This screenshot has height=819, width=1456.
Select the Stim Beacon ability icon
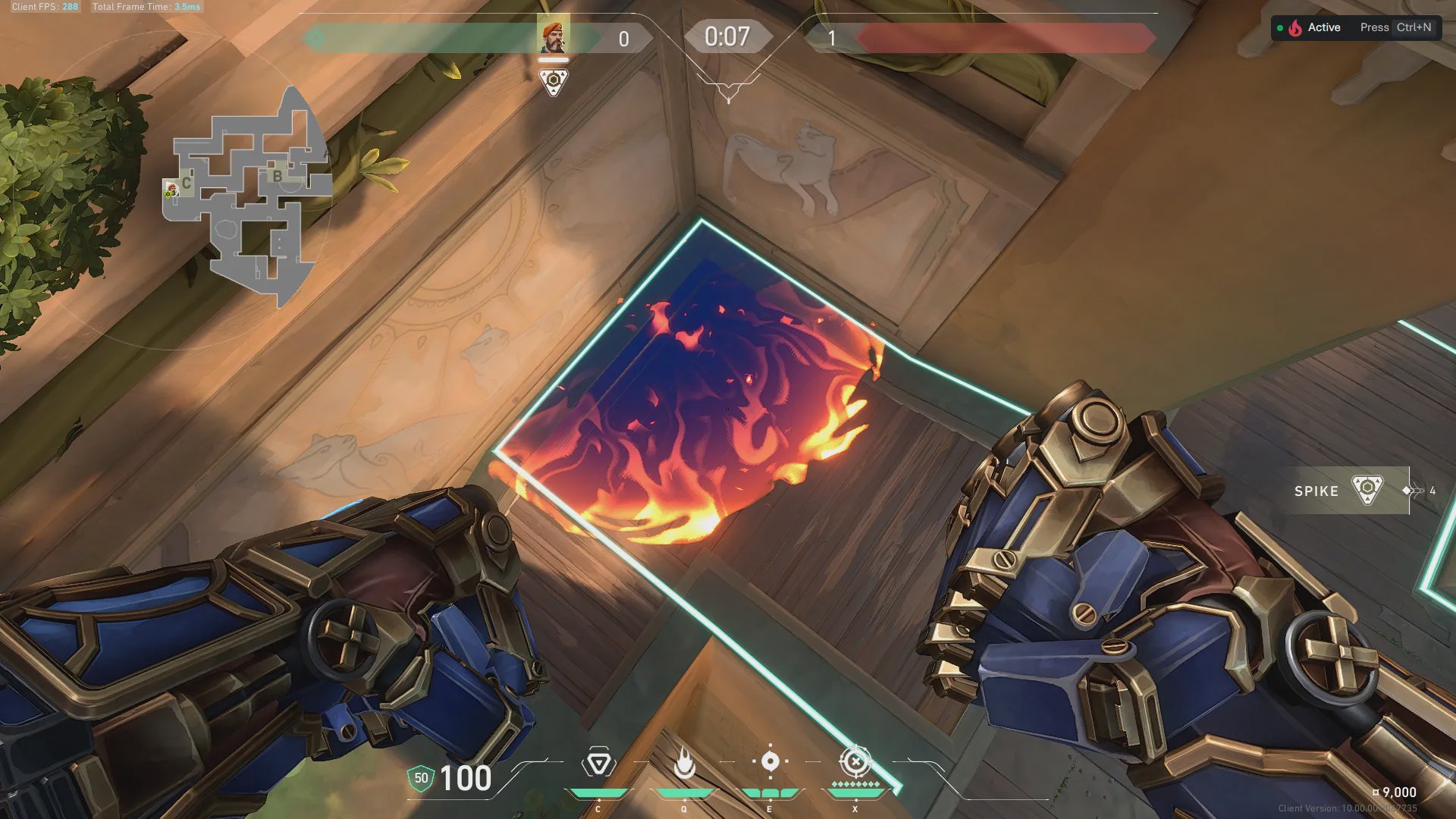tap(598, 763)
